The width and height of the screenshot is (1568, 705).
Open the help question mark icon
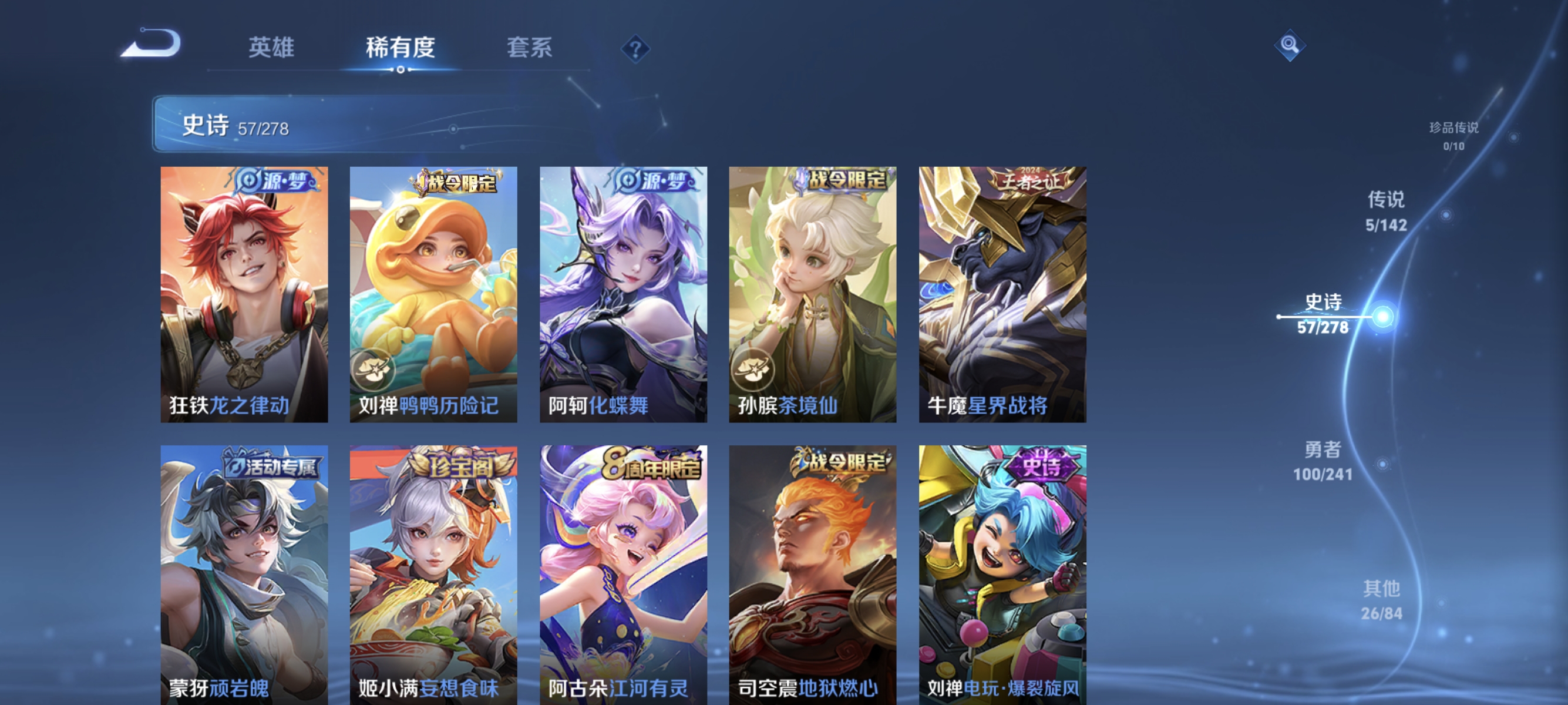(x=635, y=51)
